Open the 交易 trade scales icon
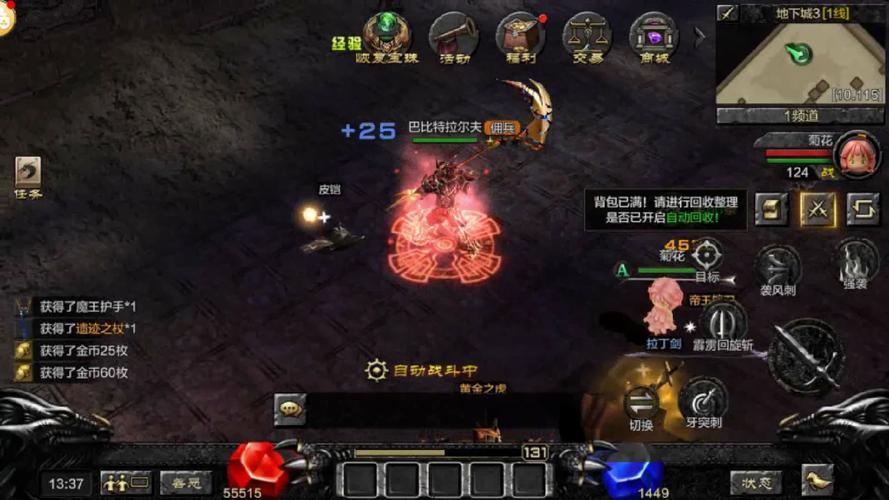Viewport: 889px width, 500px height. point(587,35)
